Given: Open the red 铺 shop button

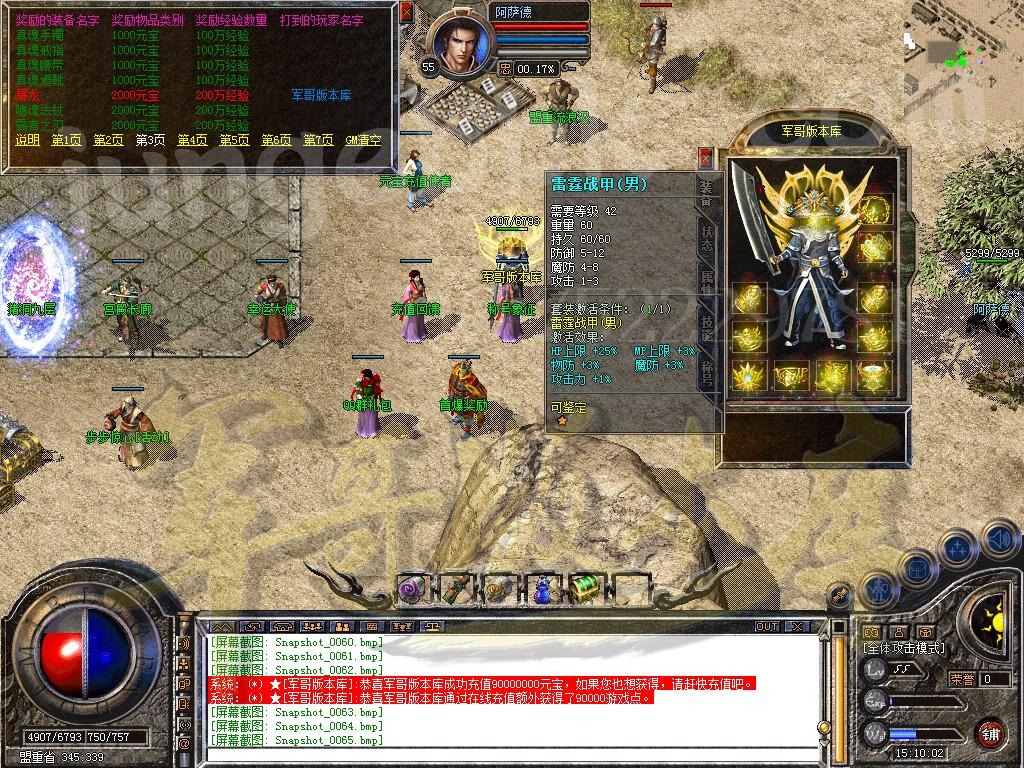Looking at the screenshot, I should pyautogui.click(x=990, y=731).
